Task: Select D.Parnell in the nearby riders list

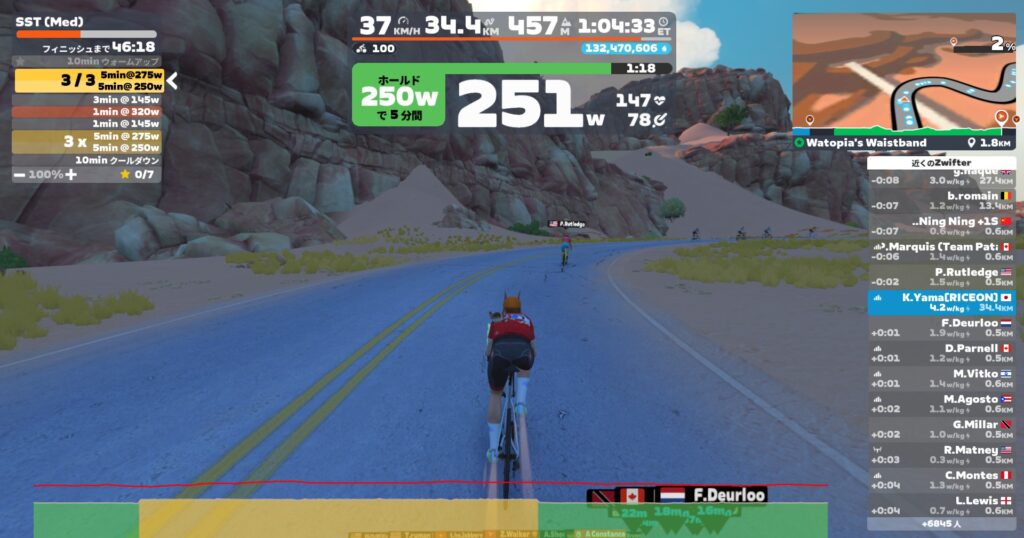Action: click(x=941, y=353)
